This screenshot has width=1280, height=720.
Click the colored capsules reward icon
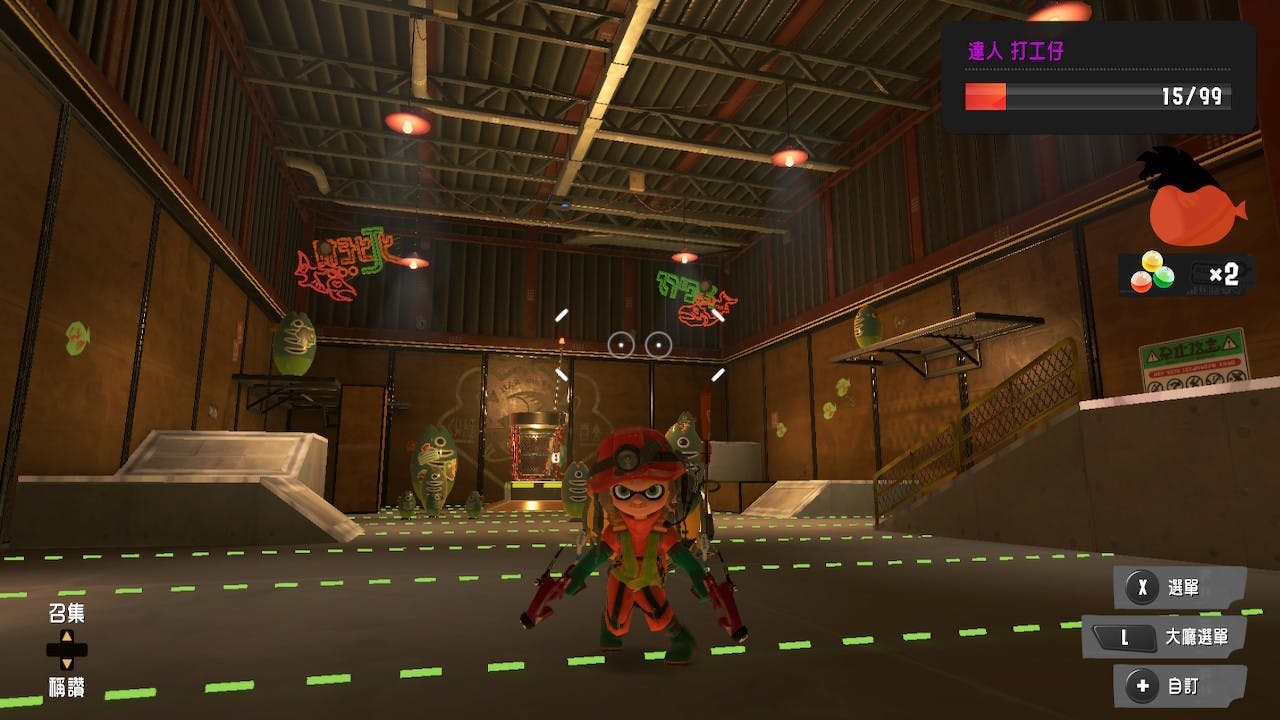pyautogui.click(x=1152, y=274)
